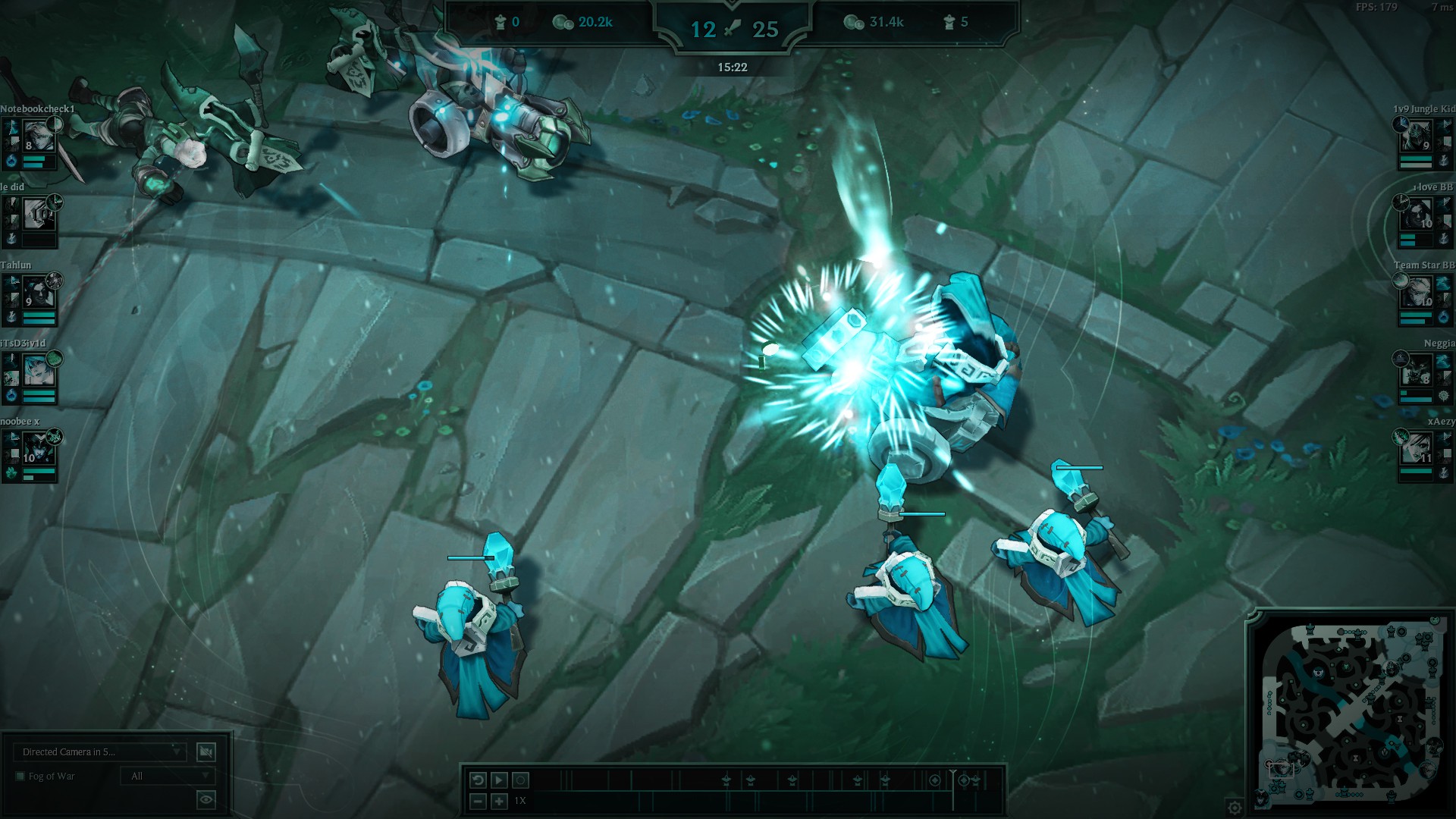Hit the play button on the replay bar
The width and height of the screenshot is (1456, 819).
coord(499,780)
